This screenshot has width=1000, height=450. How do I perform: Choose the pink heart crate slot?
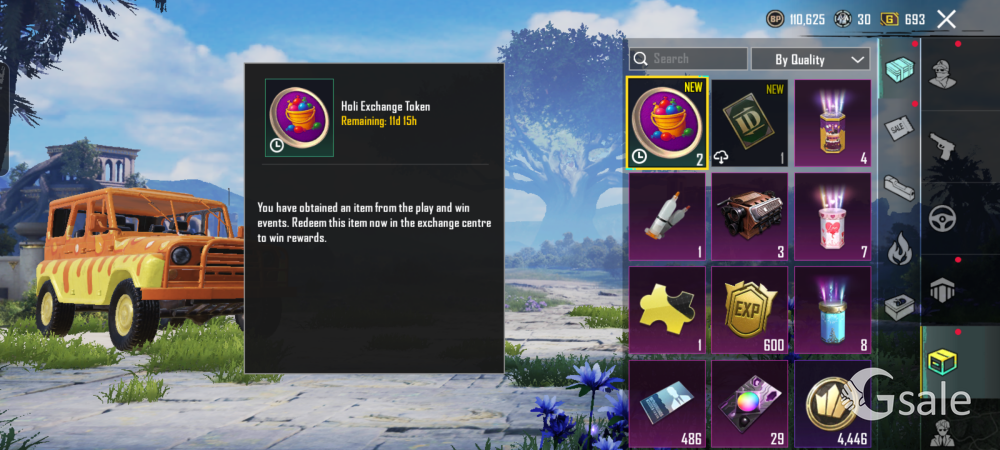point(832,216)
